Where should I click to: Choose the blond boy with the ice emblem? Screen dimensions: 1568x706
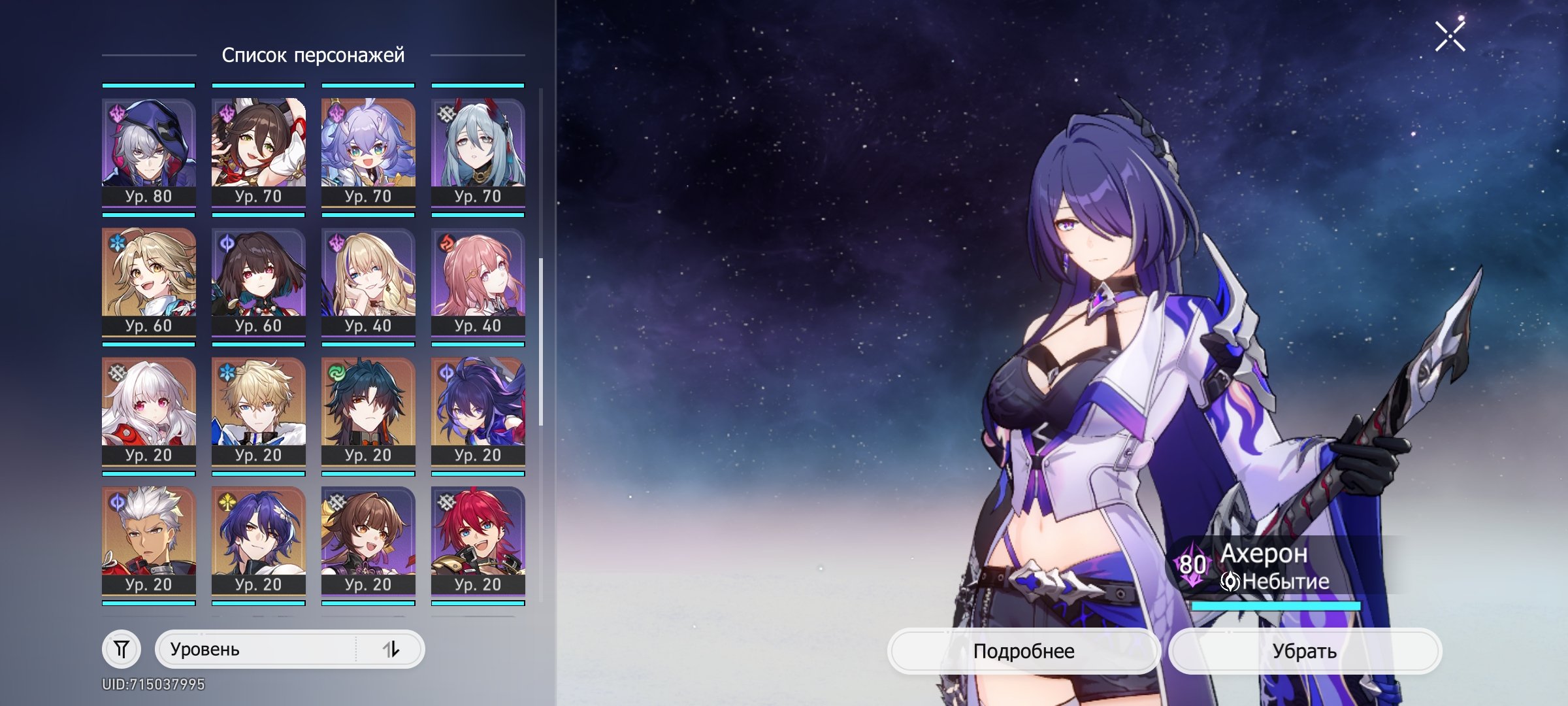(259, 411)
